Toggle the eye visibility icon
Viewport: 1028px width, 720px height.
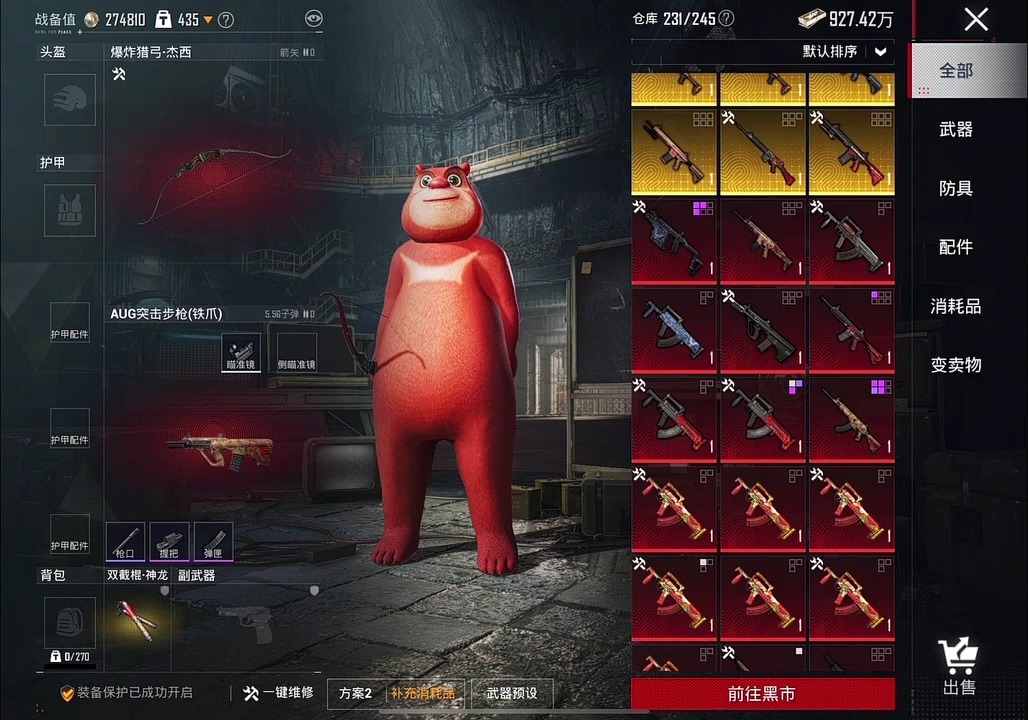point(314,19)
